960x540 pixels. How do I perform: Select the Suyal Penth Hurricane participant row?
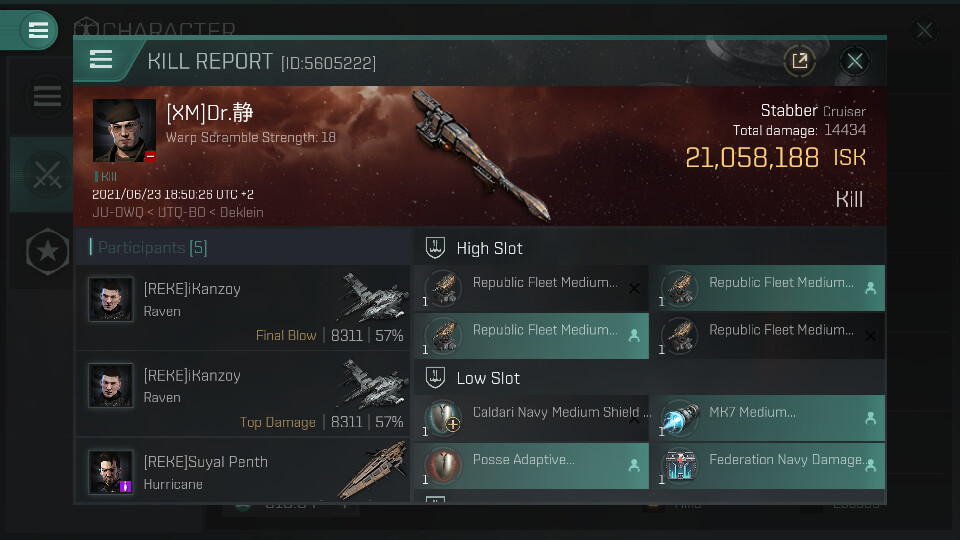point(243,473)
